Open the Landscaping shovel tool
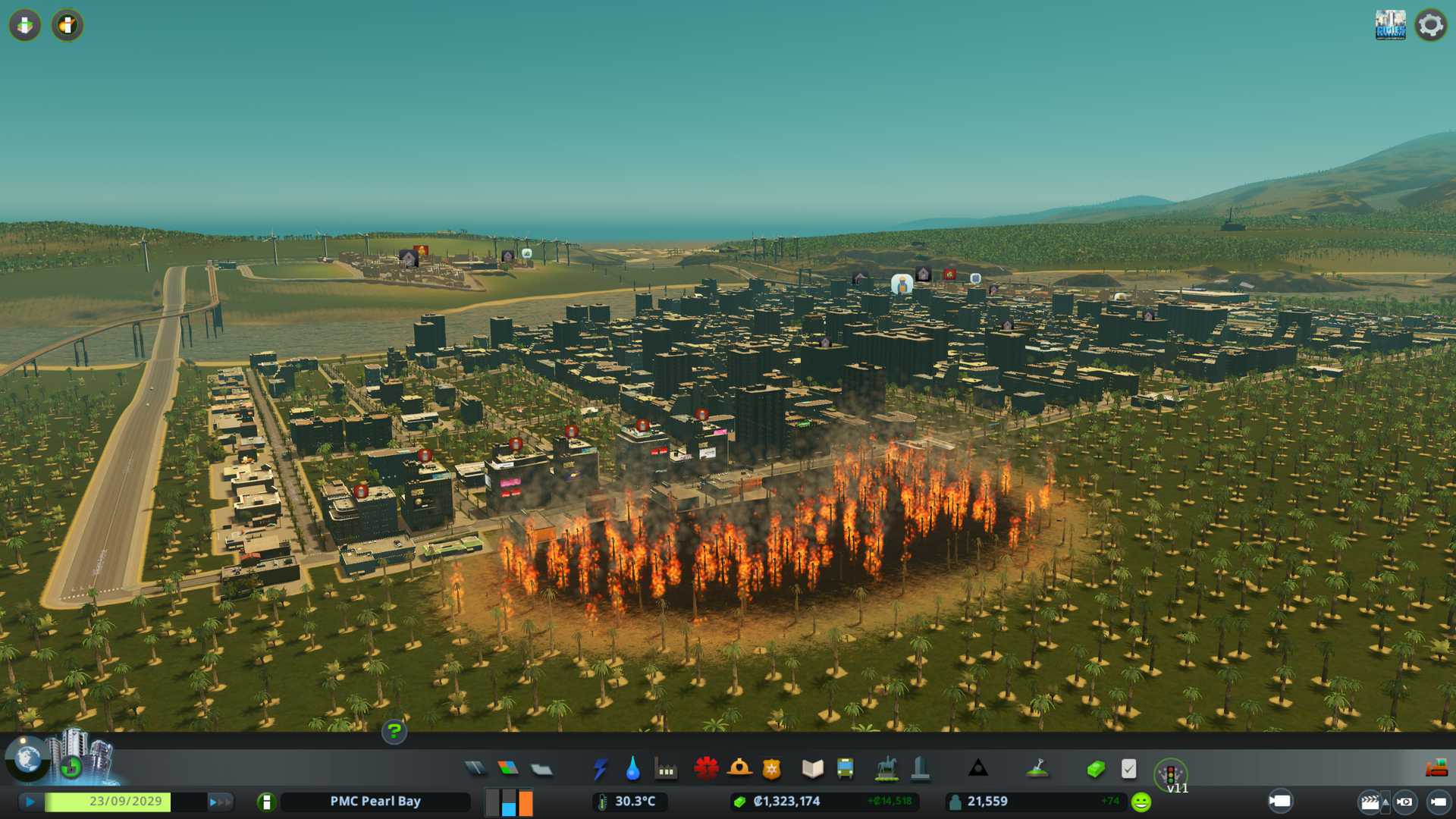The height and width of the screenshot is (819, 1456). [x=1037, y=769]
